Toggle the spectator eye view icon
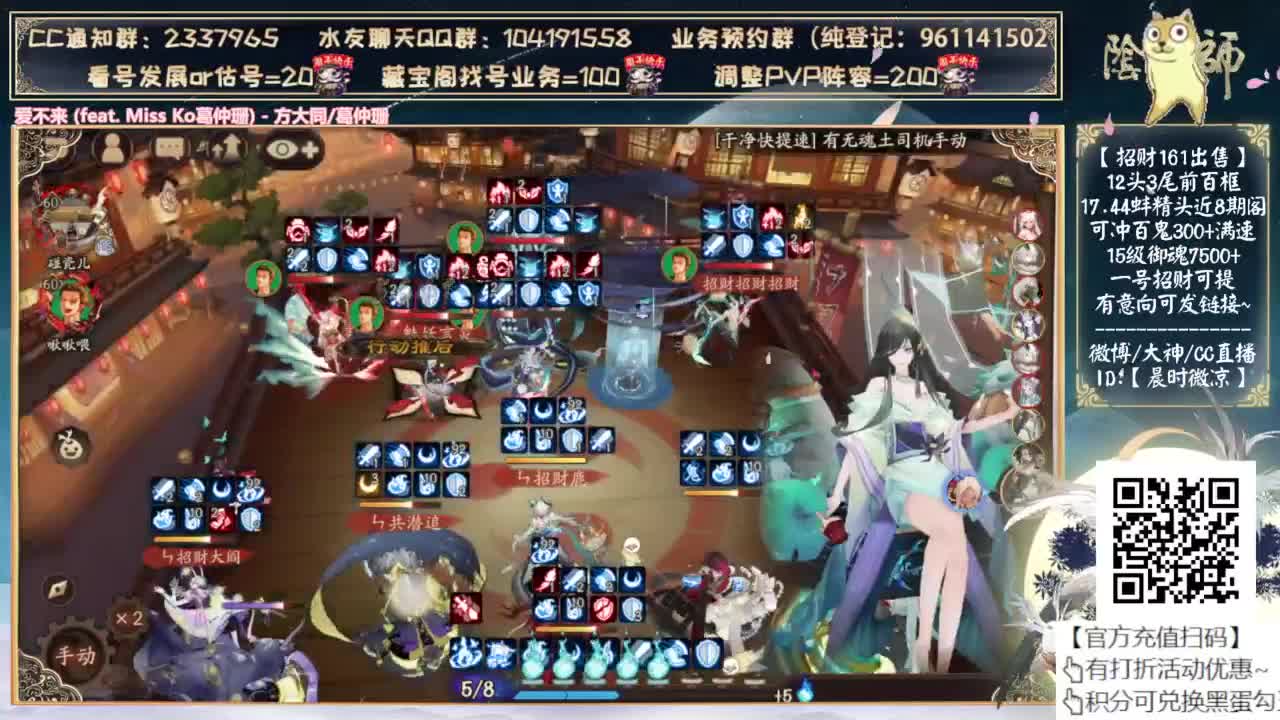 click(x=282, y=147)
